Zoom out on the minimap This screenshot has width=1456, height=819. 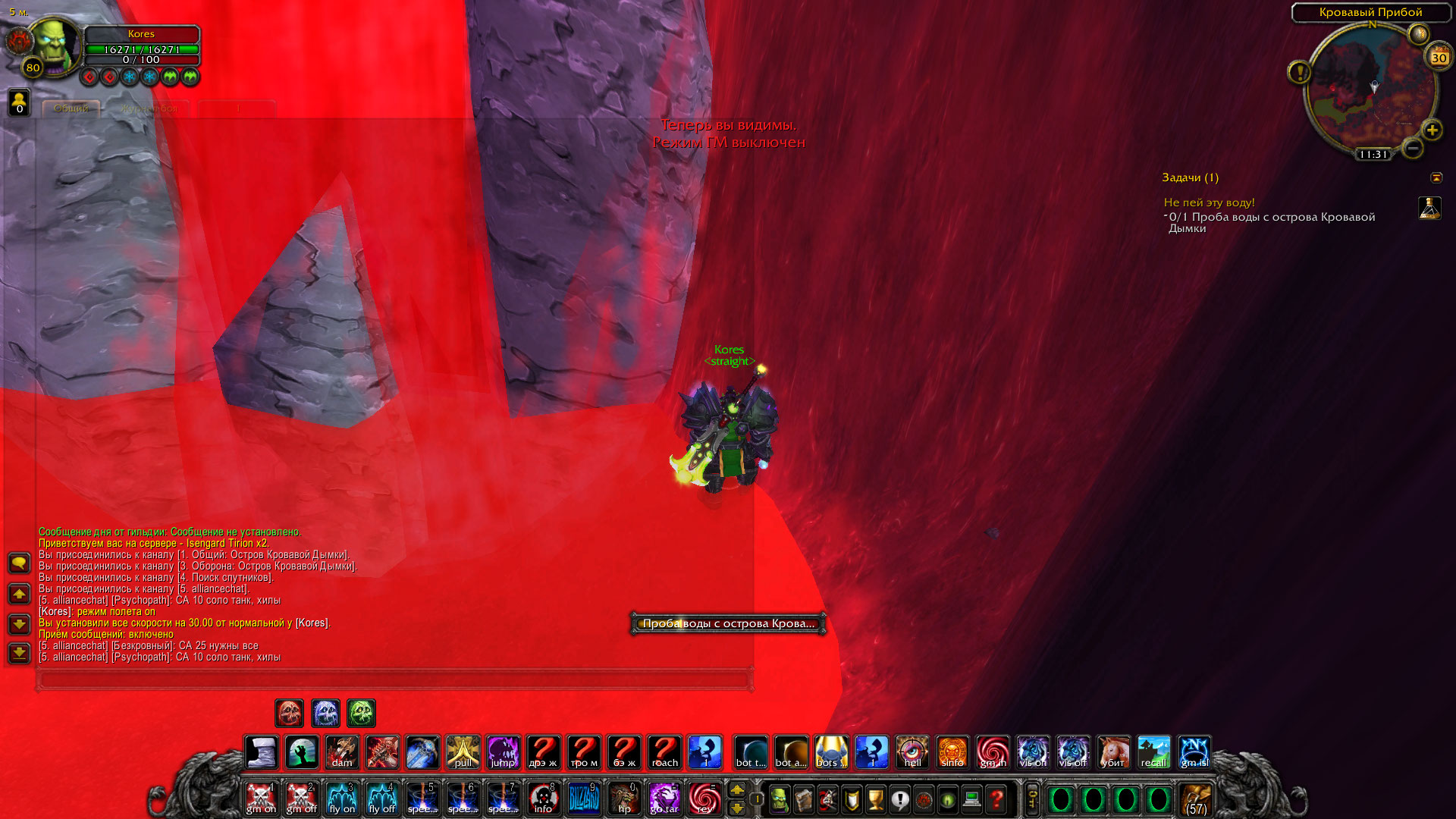(1412, 149)
